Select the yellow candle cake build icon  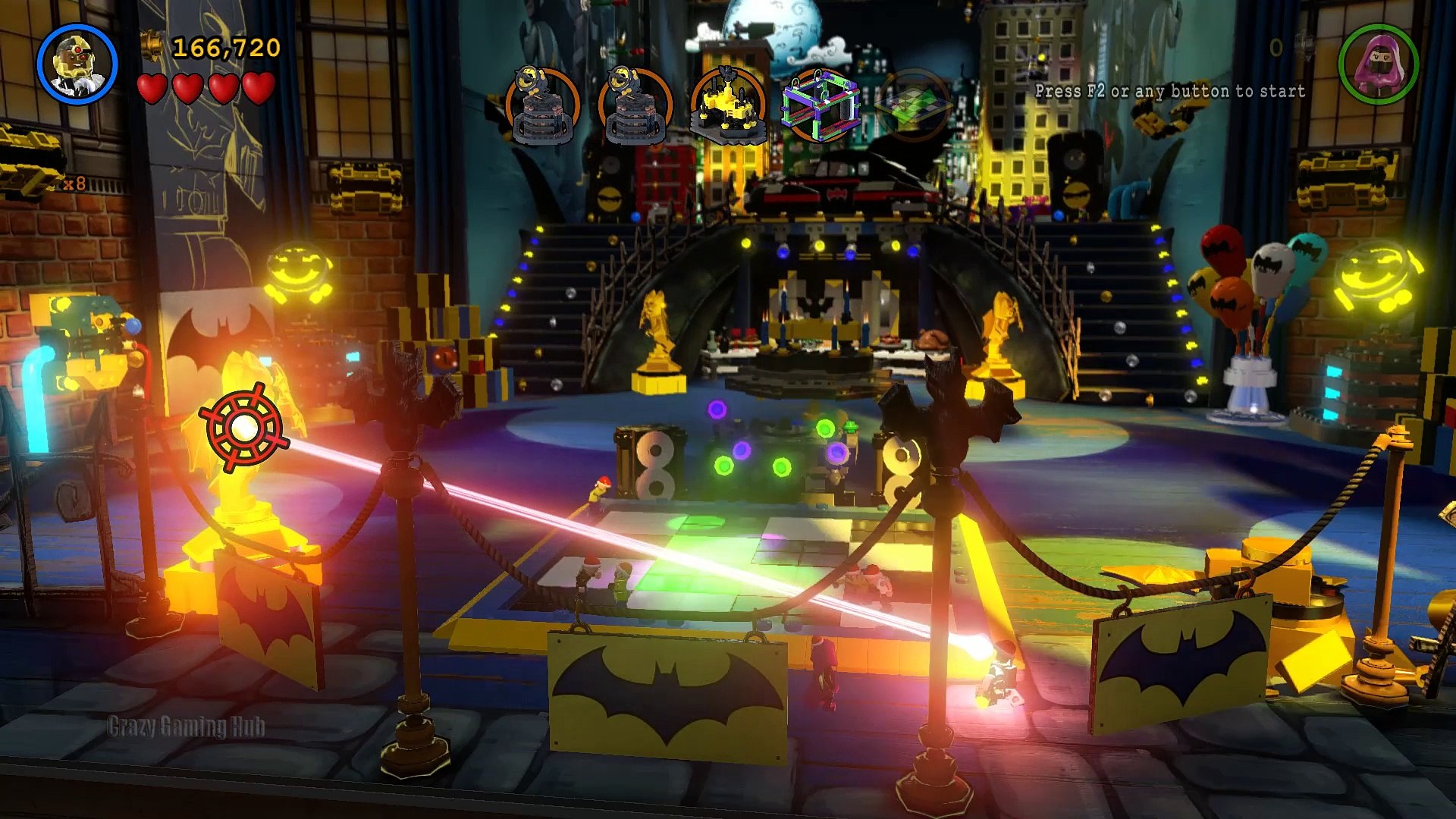click(728, 106)
